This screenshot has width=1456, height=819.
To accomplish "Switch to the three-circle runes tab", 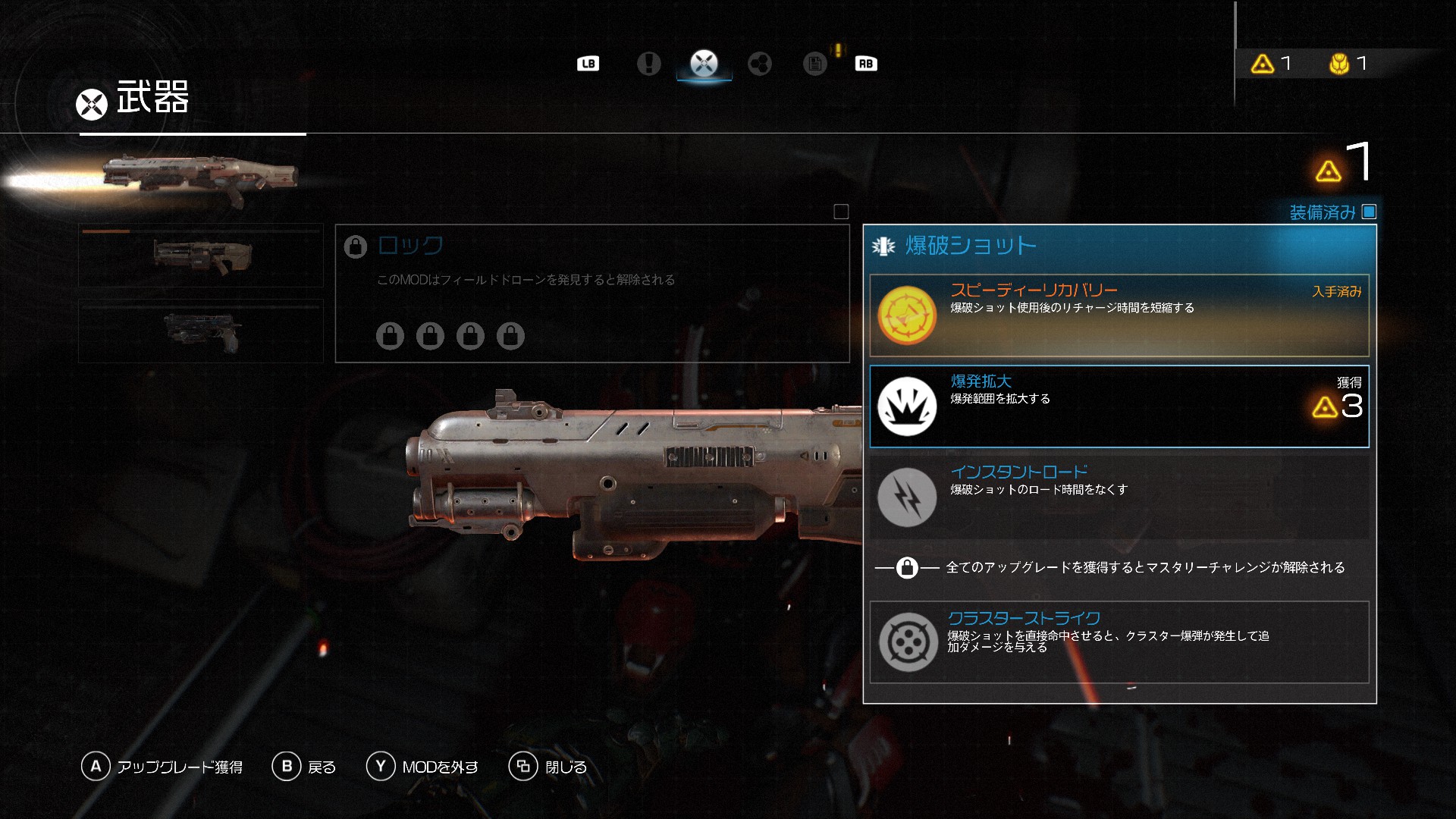I will click(x=759, y=64).
